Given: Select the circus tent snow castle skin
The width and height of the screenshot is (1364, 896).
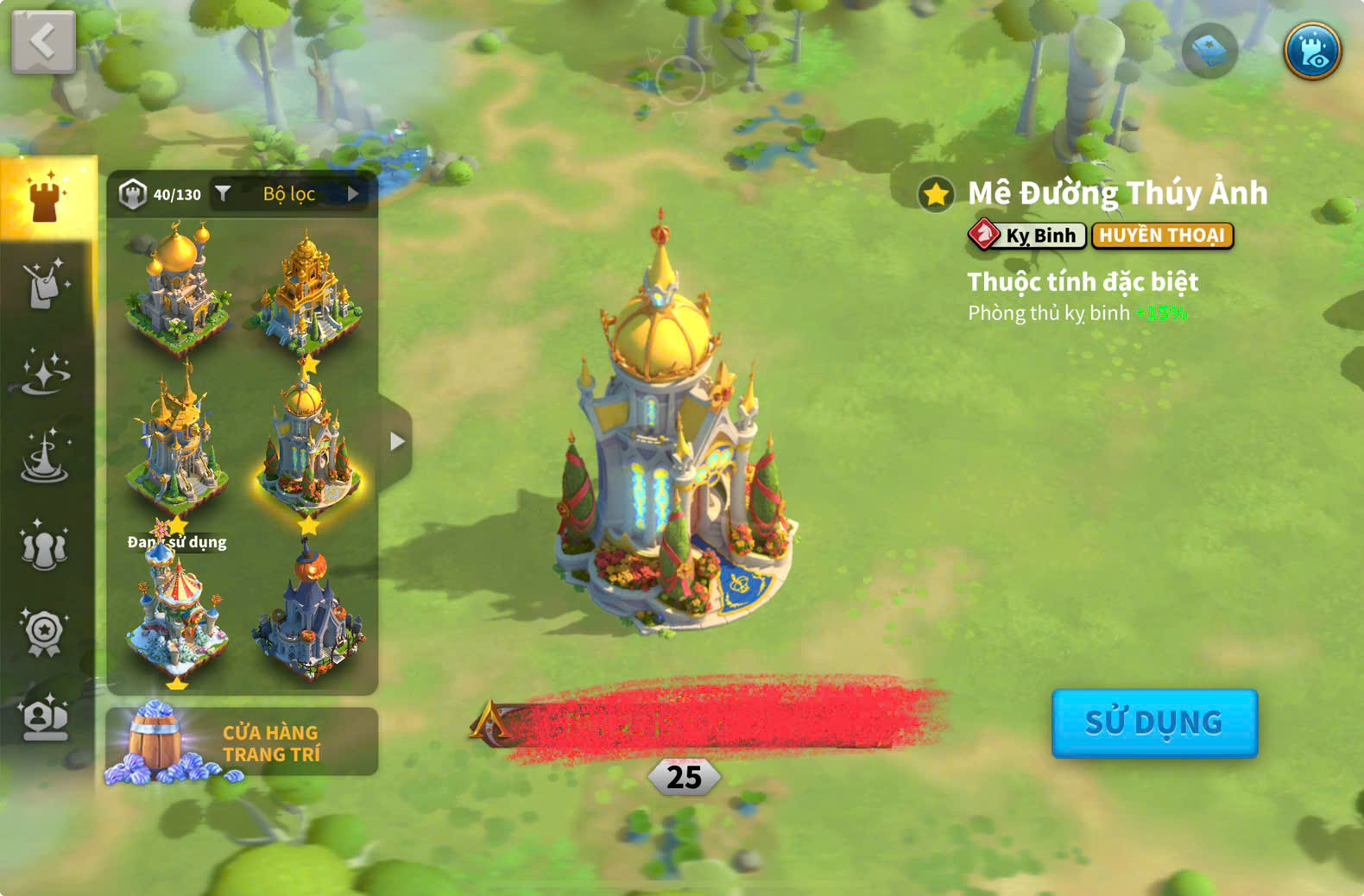Looking at the screenshot, I should [x=177, y=617].
